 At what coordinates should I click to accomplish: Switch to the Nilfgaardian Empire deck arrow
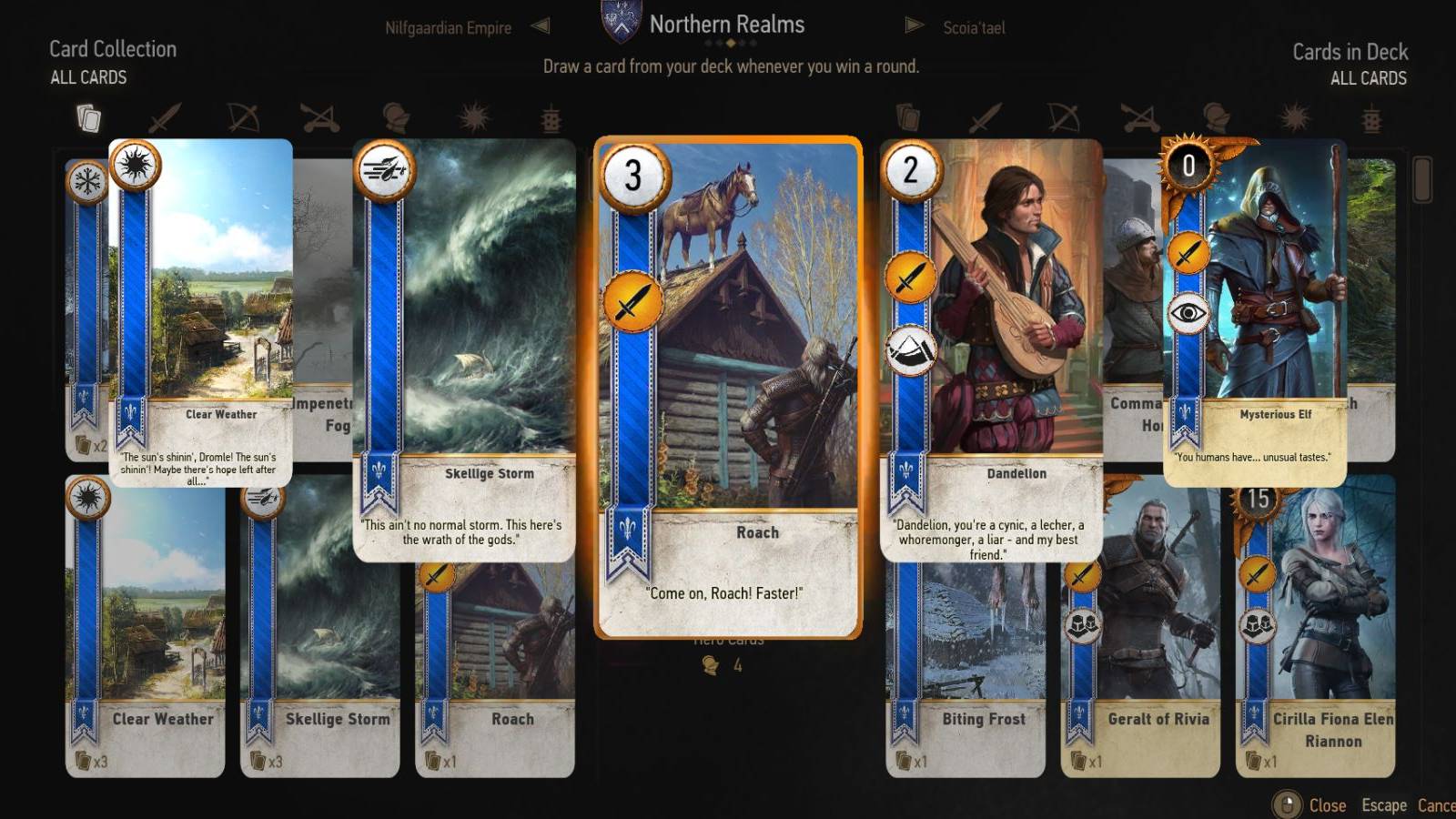[541, 25]
